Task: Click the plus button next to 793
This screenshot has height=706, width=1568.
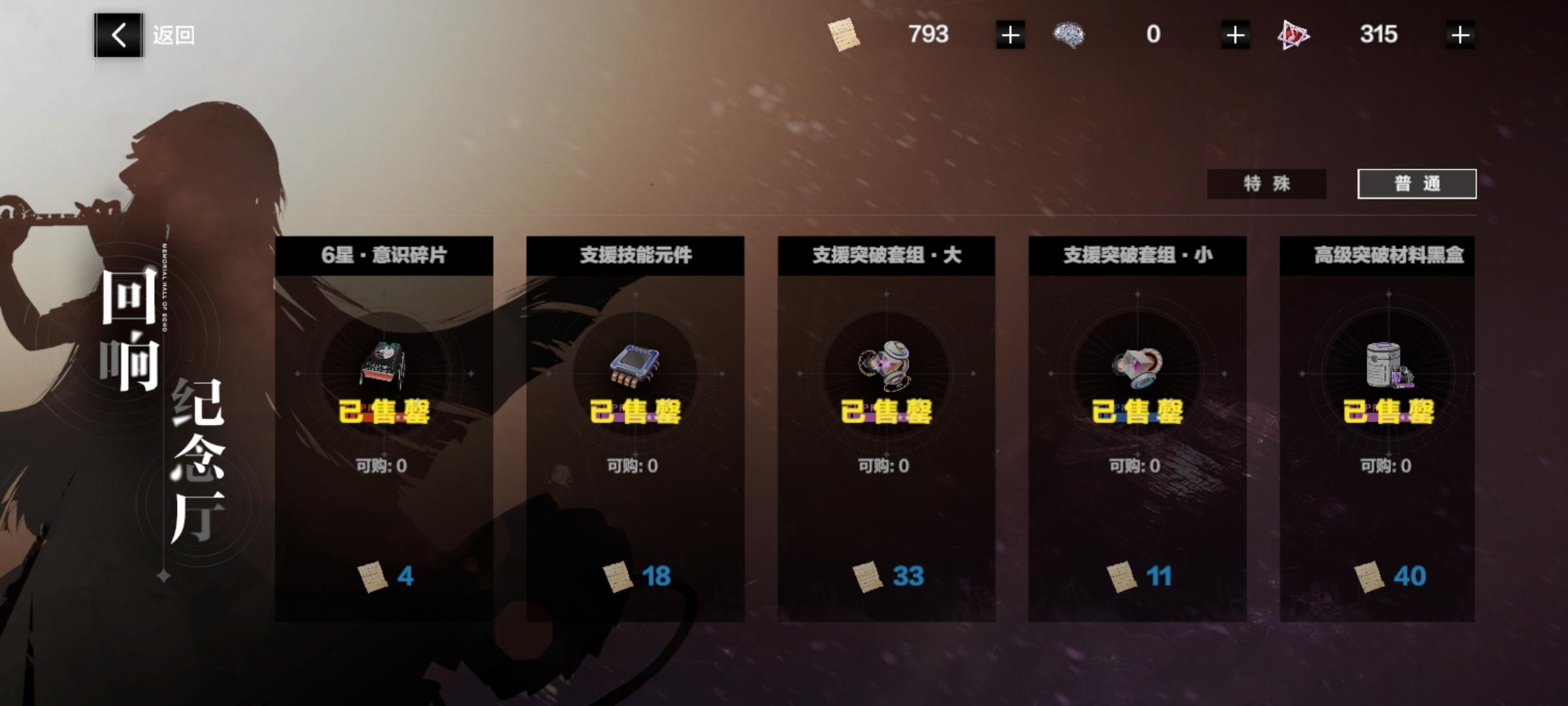Action: [x=1010, y=36]
